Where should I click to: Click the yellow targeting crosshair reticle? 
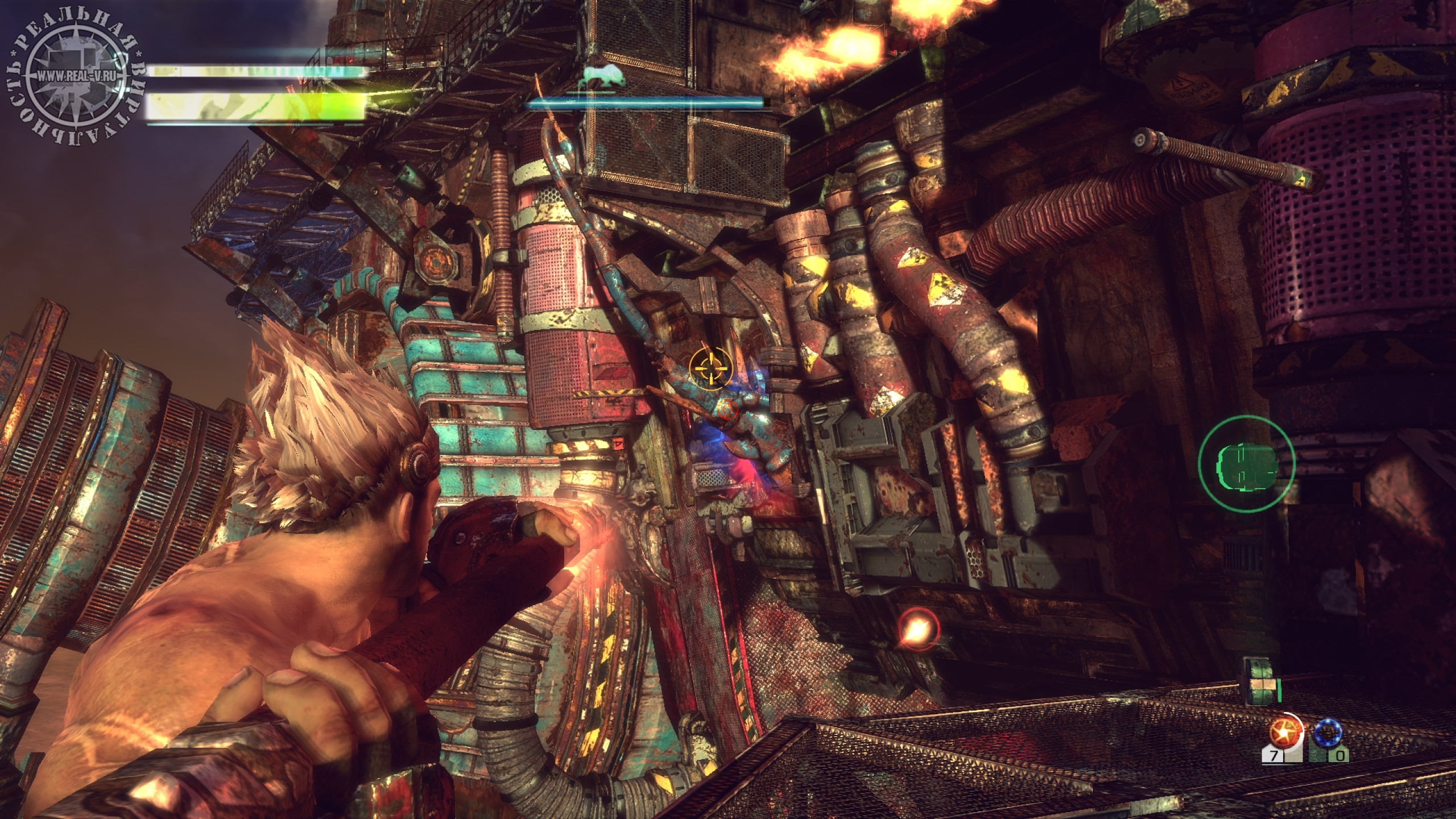click(711, 368)
